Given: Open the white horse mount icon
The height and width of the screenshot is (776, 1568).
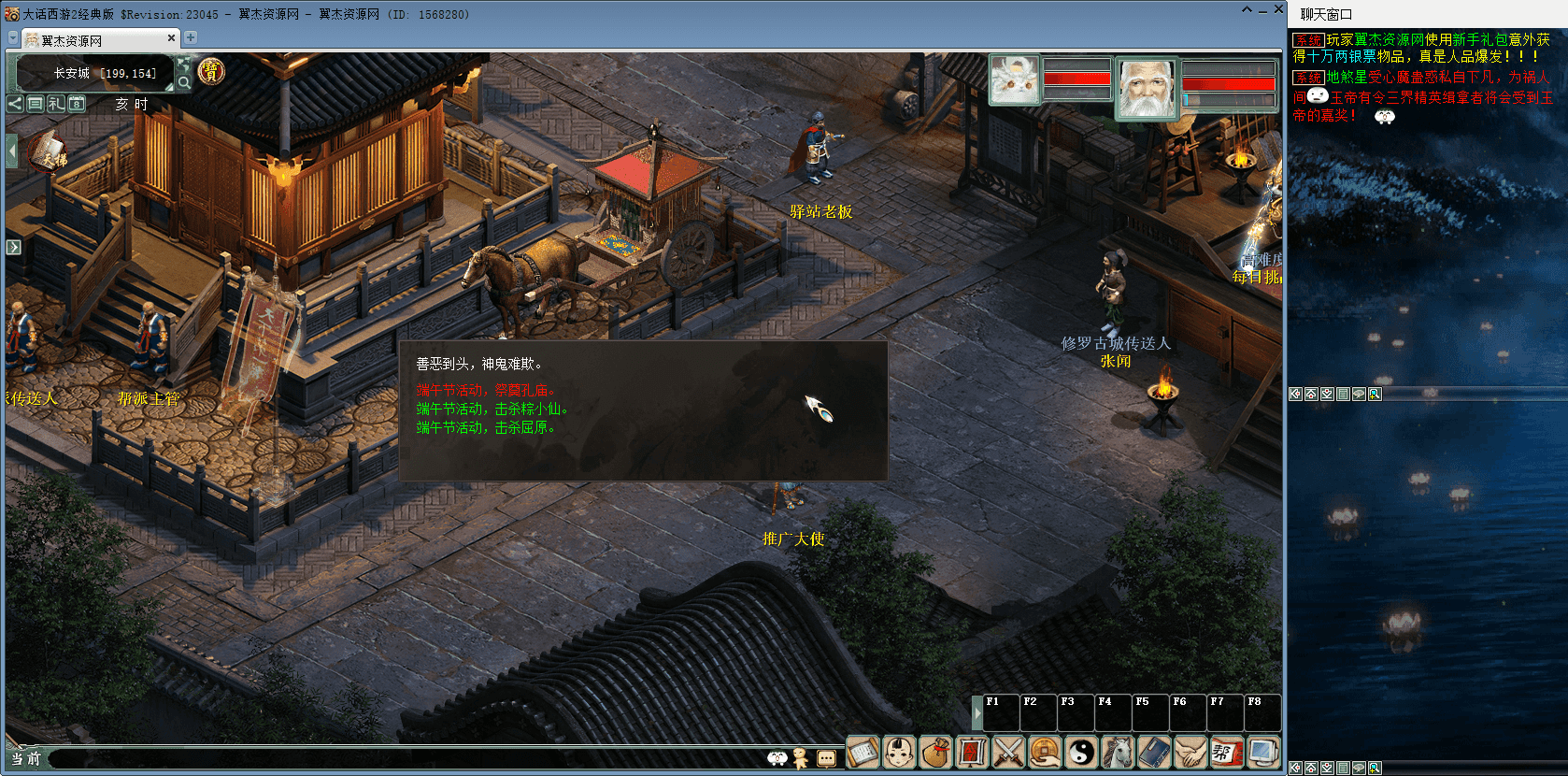Looking at the screenshot, I should (x=1118, y=752).
